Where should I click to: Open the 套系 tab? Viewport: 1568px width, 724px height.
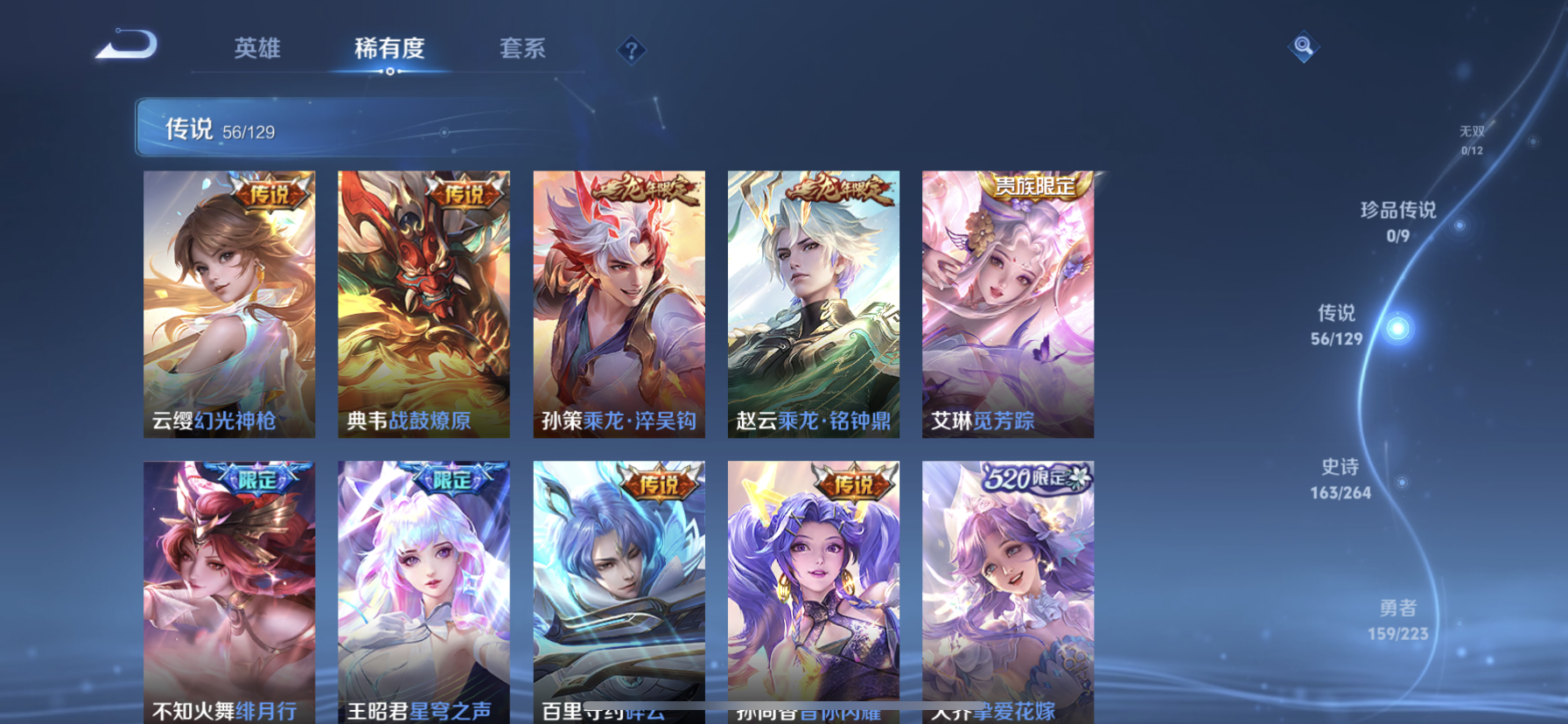[x=522, y=48]
